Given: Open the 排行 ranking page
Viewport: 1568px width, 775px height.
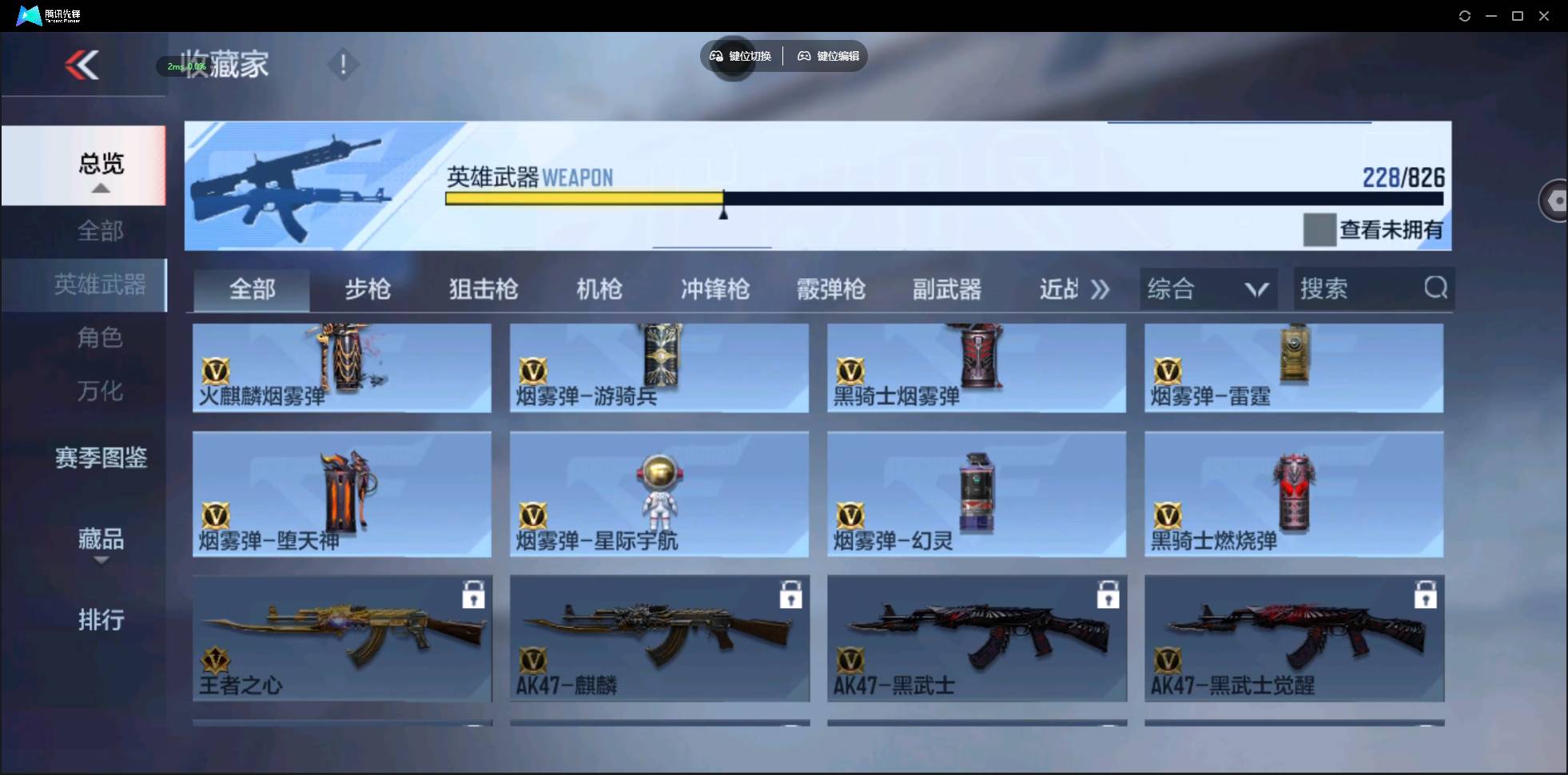Looking at the screenshot, I should [101, 620].
